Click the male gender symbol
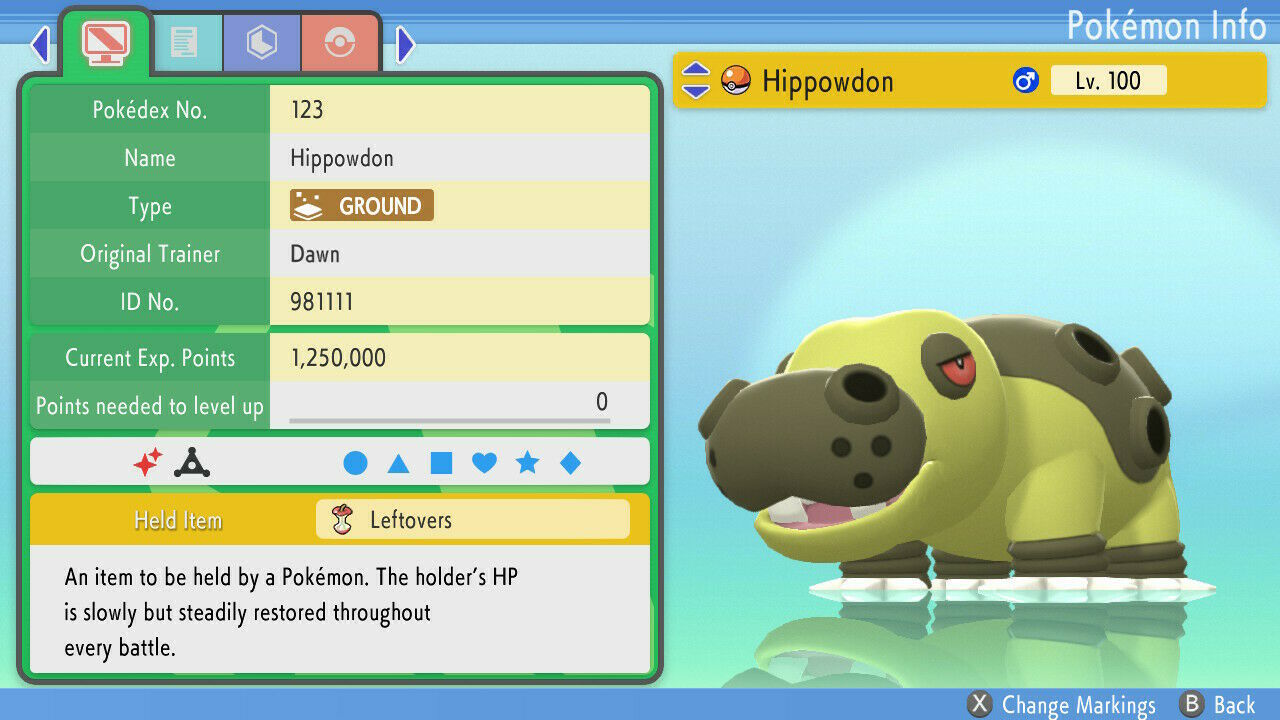The image size is (1280, 720). [x=1025, y=79]
